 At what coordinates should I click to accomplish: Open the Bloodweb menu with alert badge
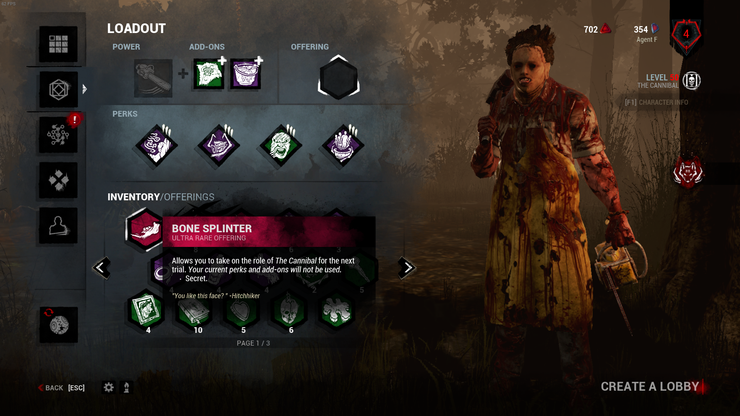[58, 135]
